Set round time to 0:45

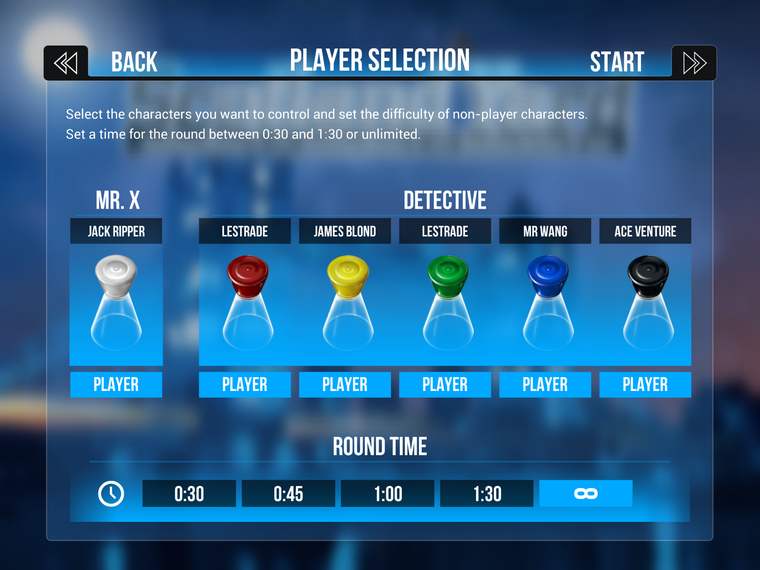coord(288,493)
